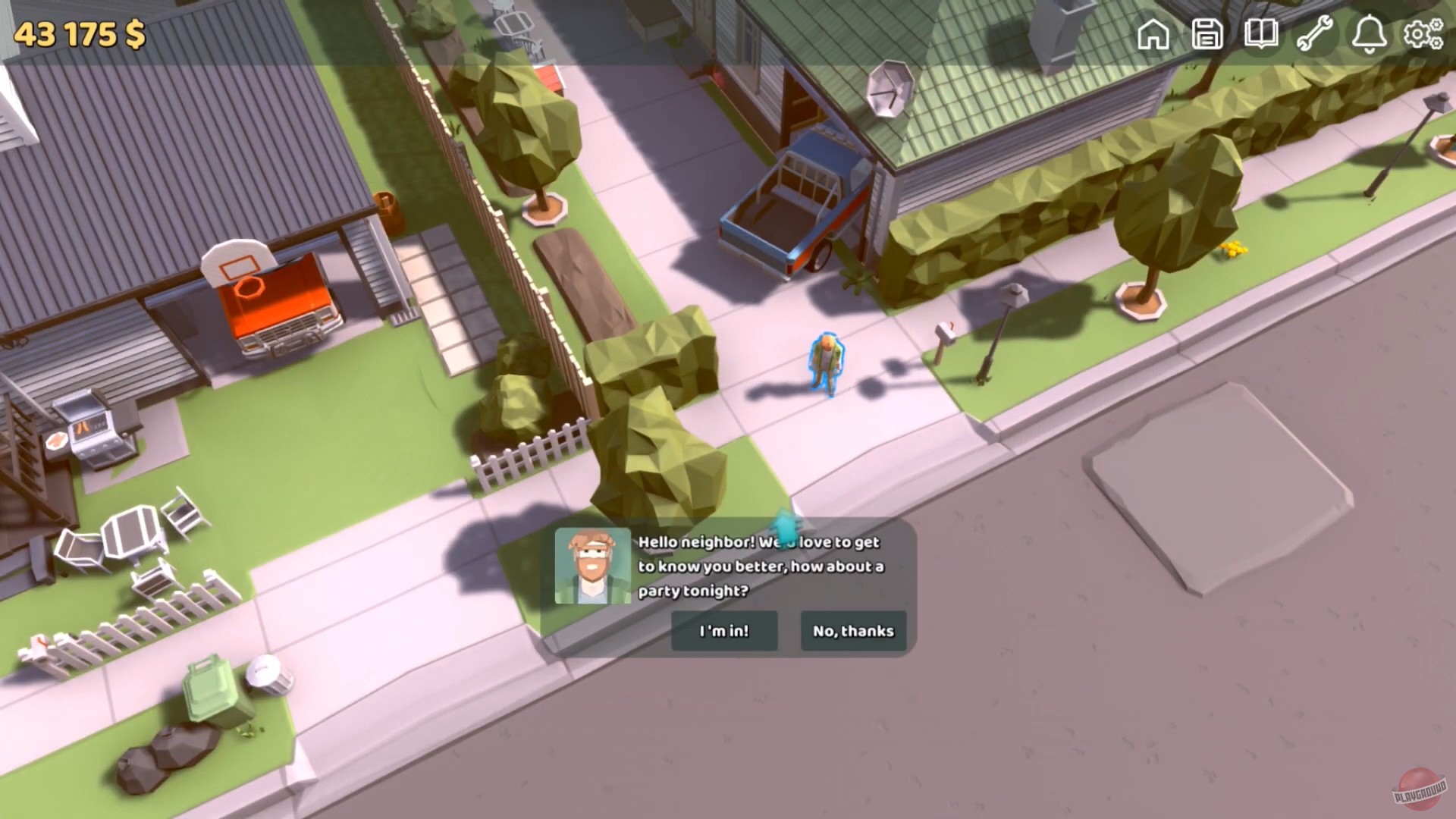
Task: Accept the party invite with 'I'm in!'
Action: point(723,631)
